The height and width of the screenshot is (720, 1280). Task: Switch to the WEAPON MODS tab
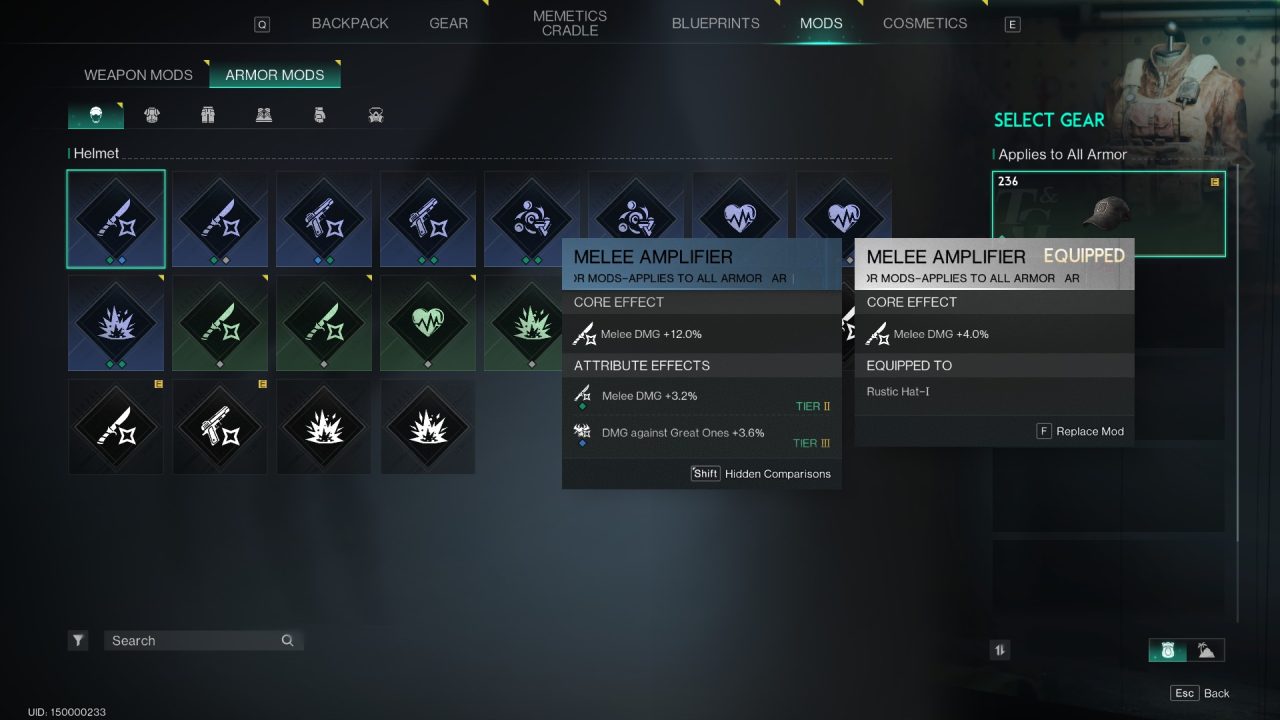click(137, 74)
